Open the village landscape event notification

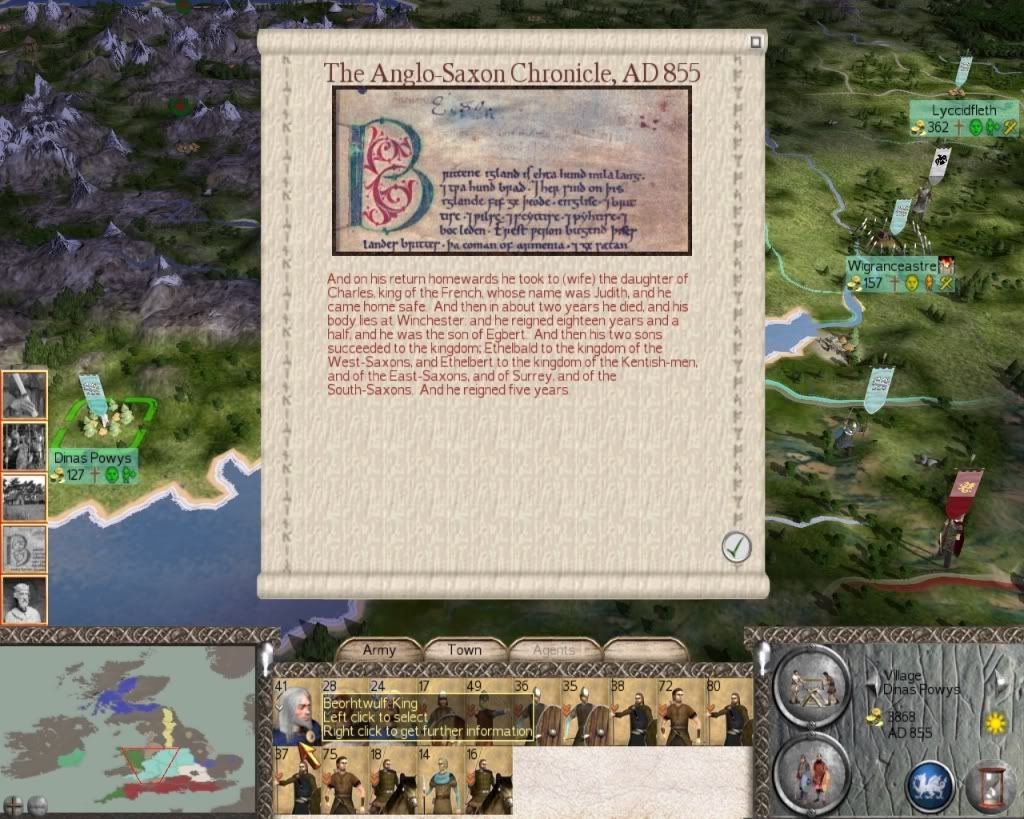point(24,497)
